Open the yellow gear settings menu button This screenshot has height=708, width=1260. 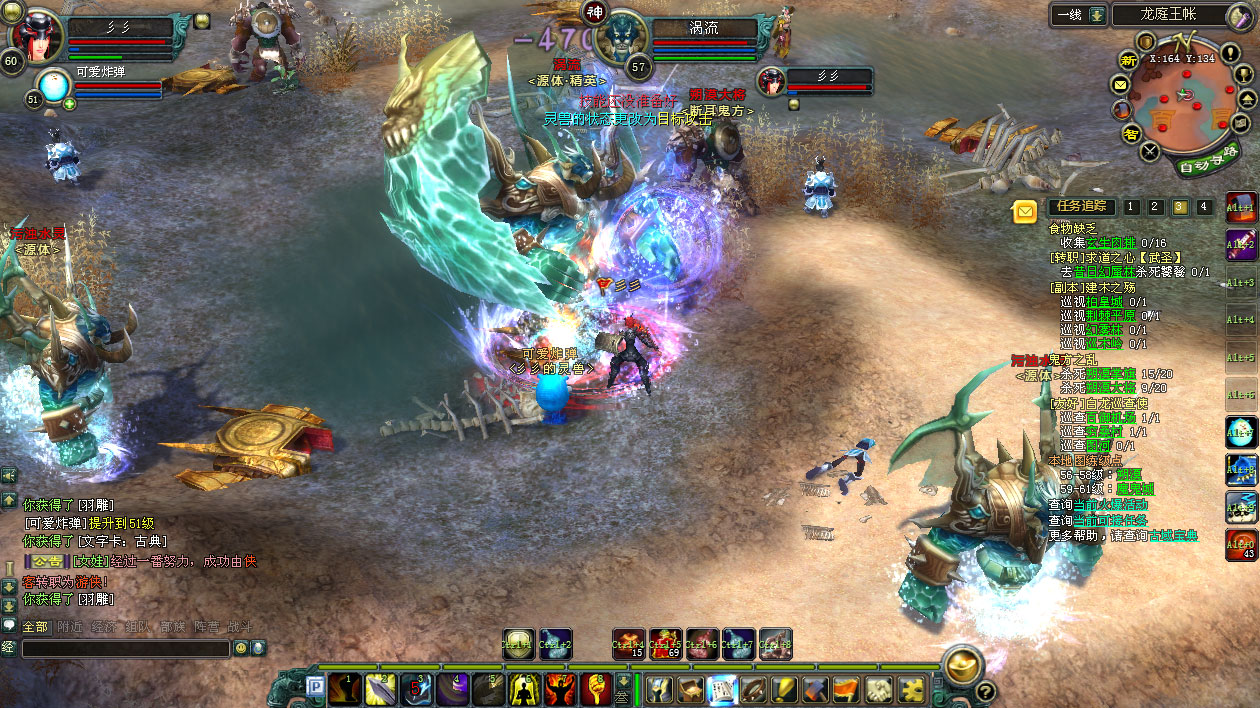[909, 689]
